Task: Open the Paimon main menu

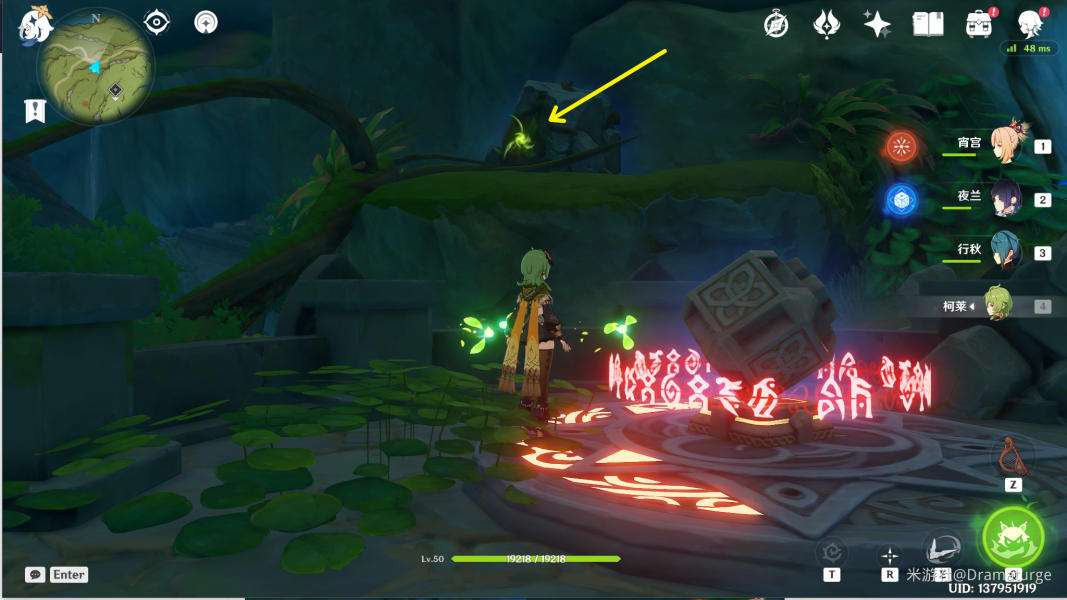Action: pos(33,27)
